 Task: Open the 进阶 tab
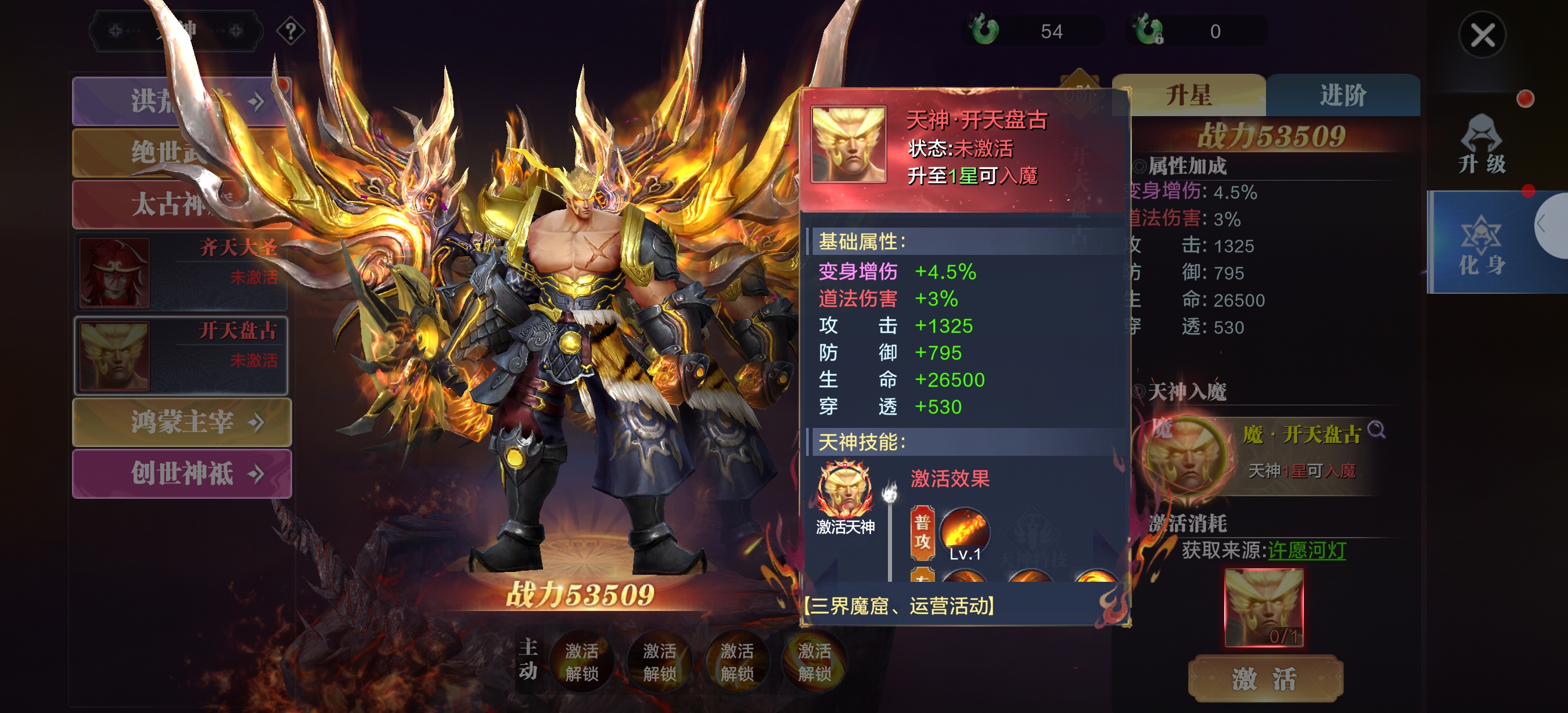click(x=1343, y=96)
